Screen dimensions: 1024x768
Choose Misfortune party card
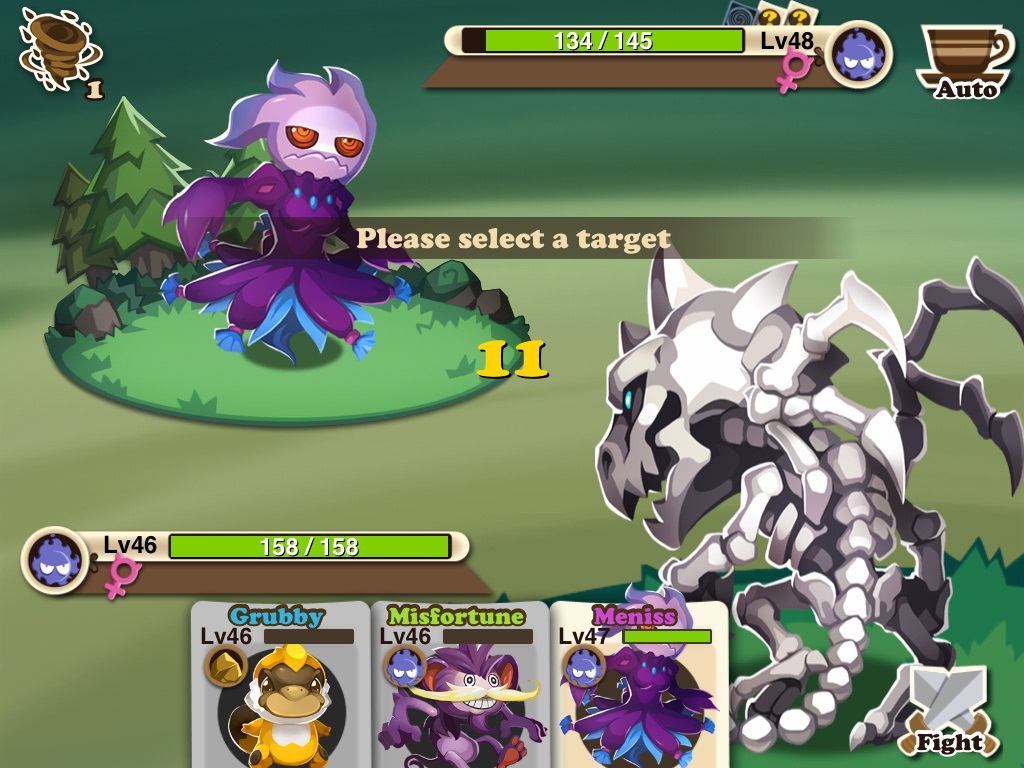[x=459, y=685]
